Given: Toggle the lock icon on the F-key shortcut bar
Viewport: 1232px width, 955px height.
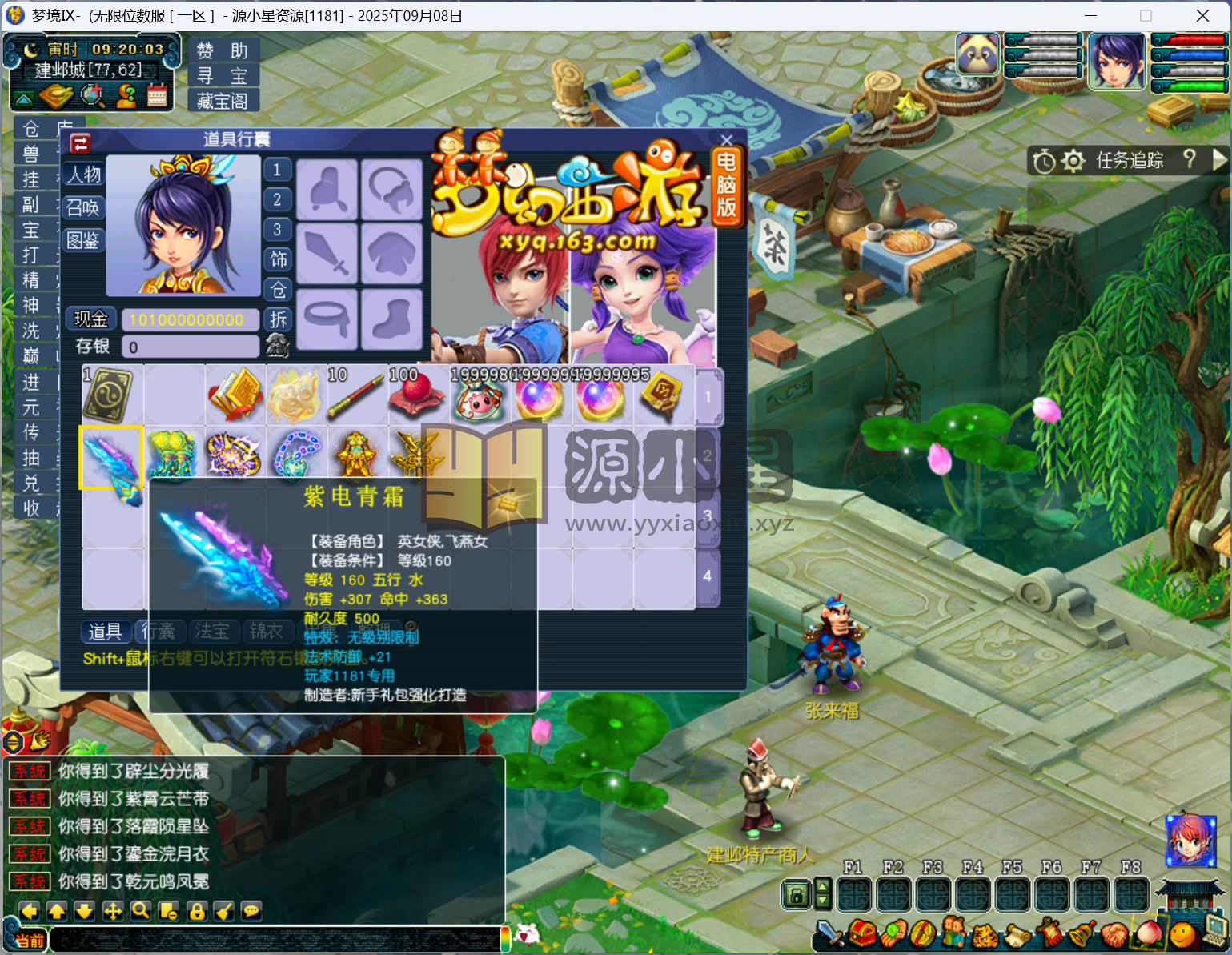Looking at the screenshot, I should point(797,894).
